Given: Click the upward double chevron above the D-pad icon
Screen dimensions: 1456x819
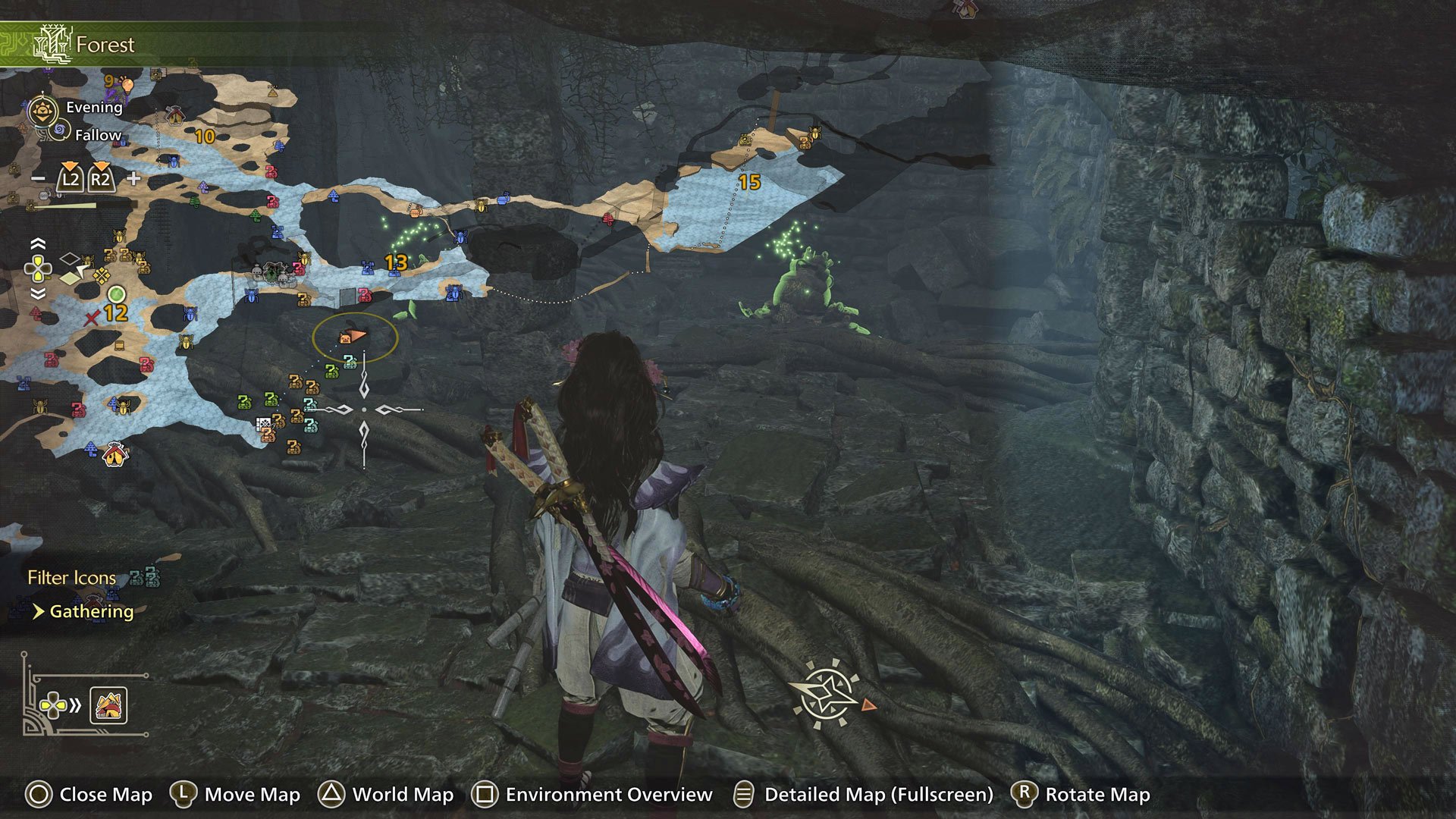Looking at the screenshot, I should 38,243.
